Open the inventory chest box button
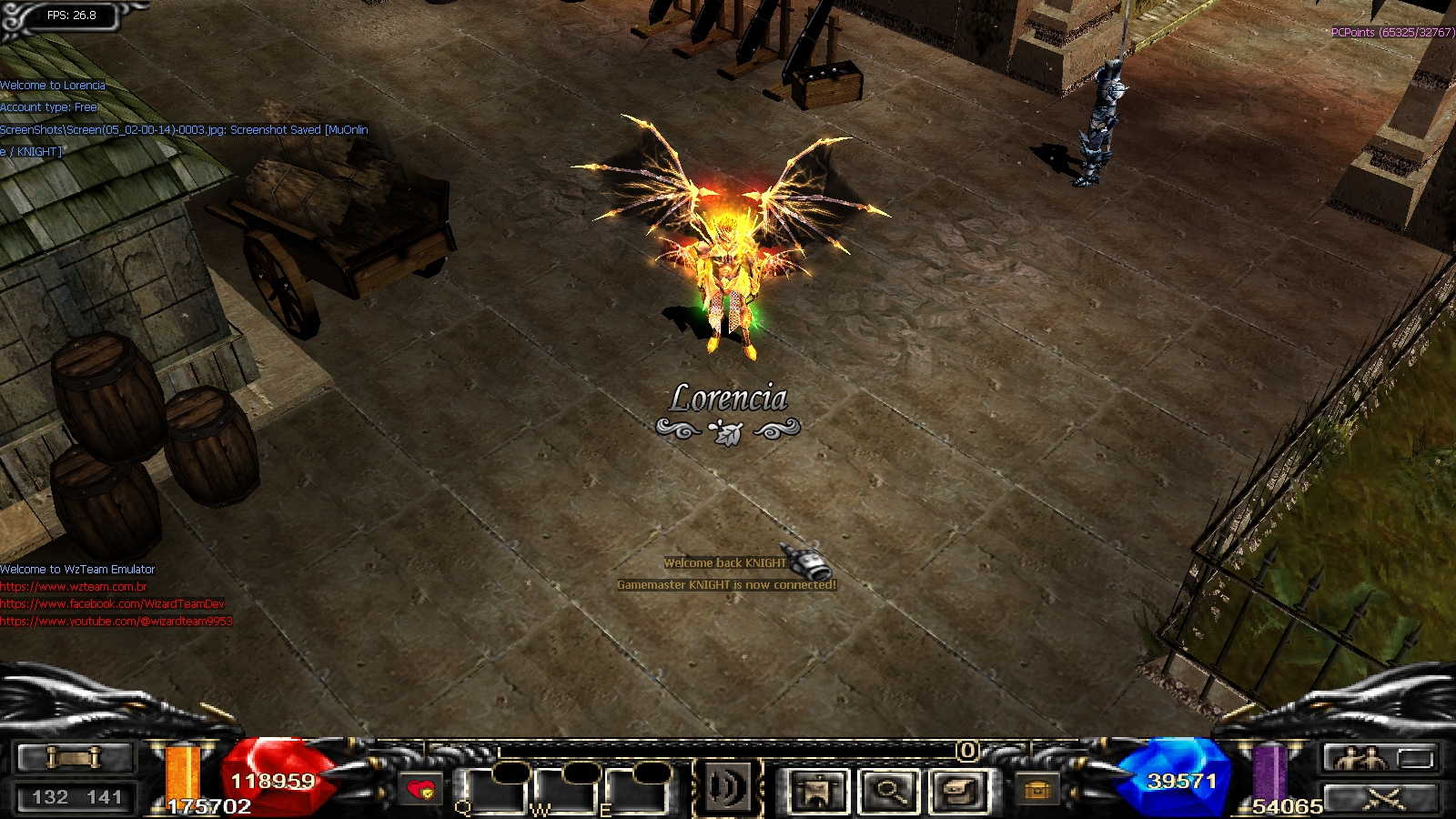This screenshot has width=1456, height=819. click(958, 790)
